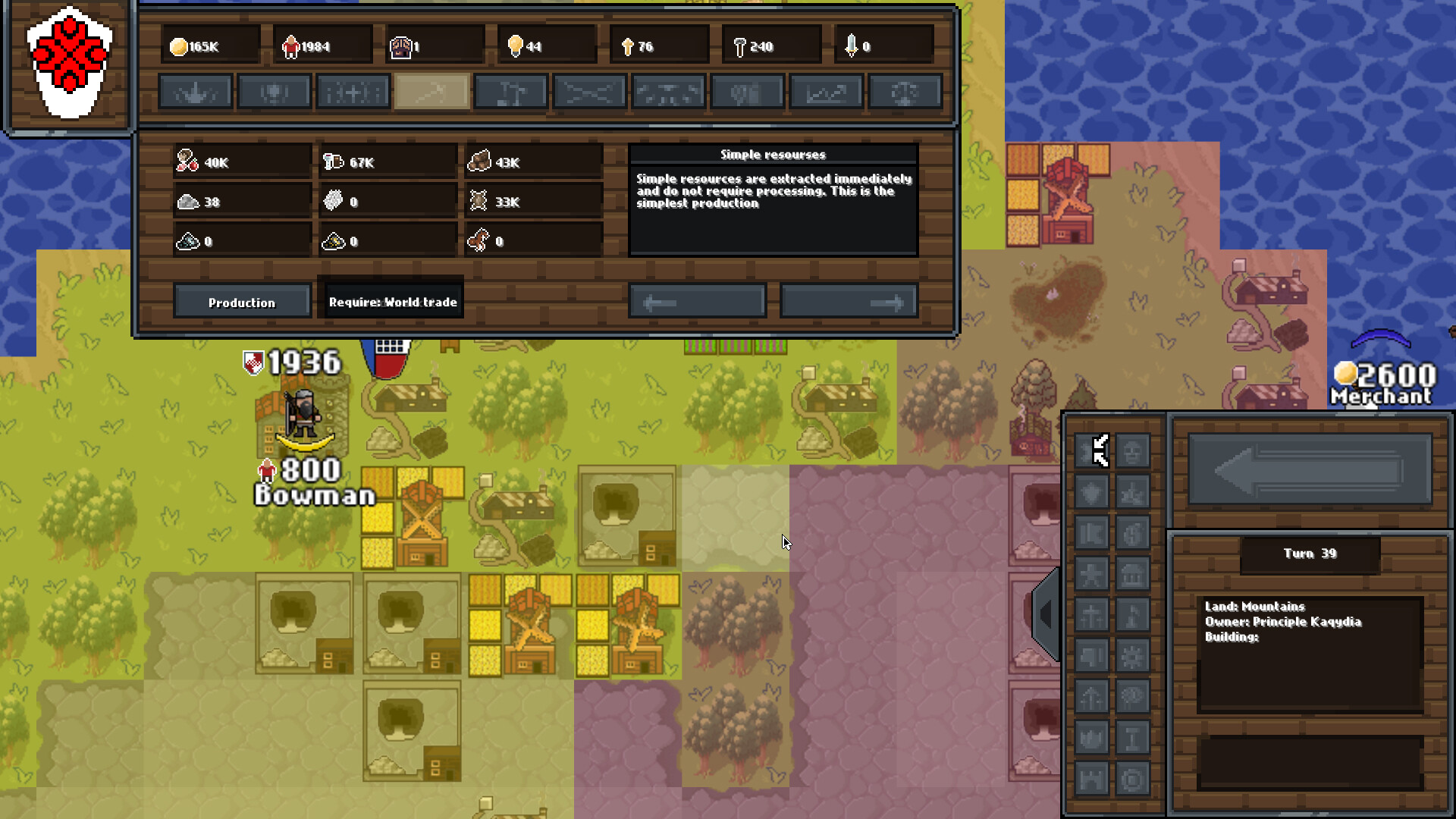Go to the next resource page arrow
The height and width of the screenshot is (819, 1456).
849,302
